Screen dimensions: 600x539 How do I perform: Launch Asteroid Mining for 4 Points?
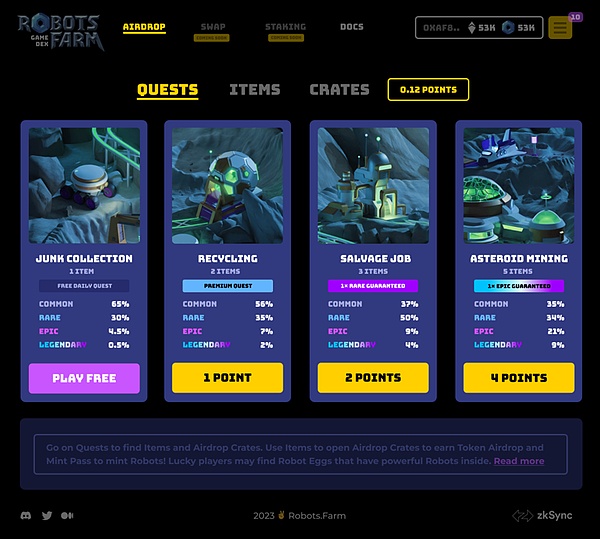518,378
